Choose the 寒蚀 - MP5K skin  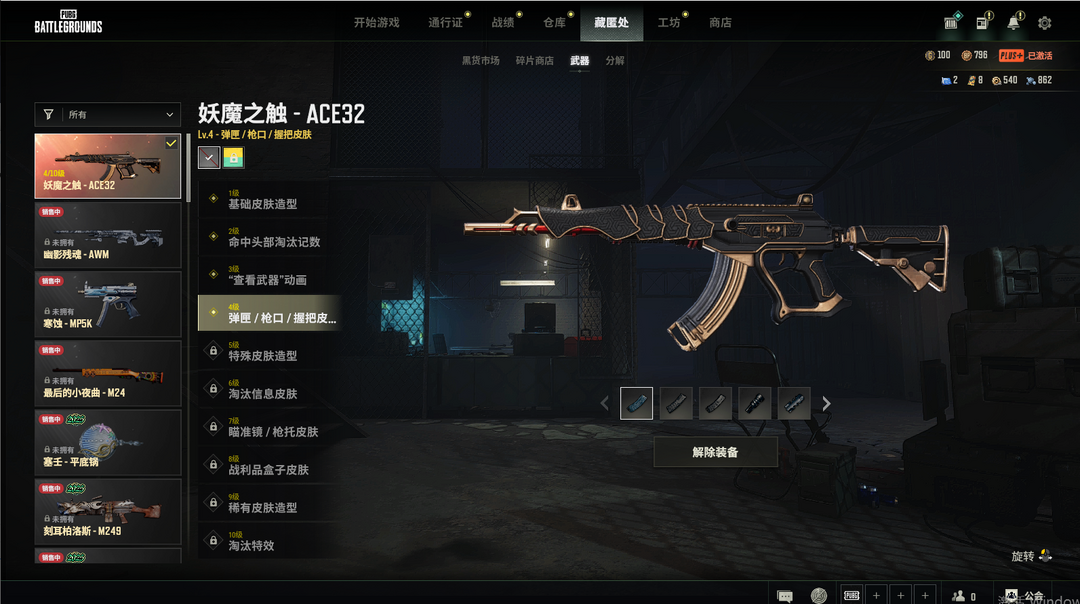(108, 303)
